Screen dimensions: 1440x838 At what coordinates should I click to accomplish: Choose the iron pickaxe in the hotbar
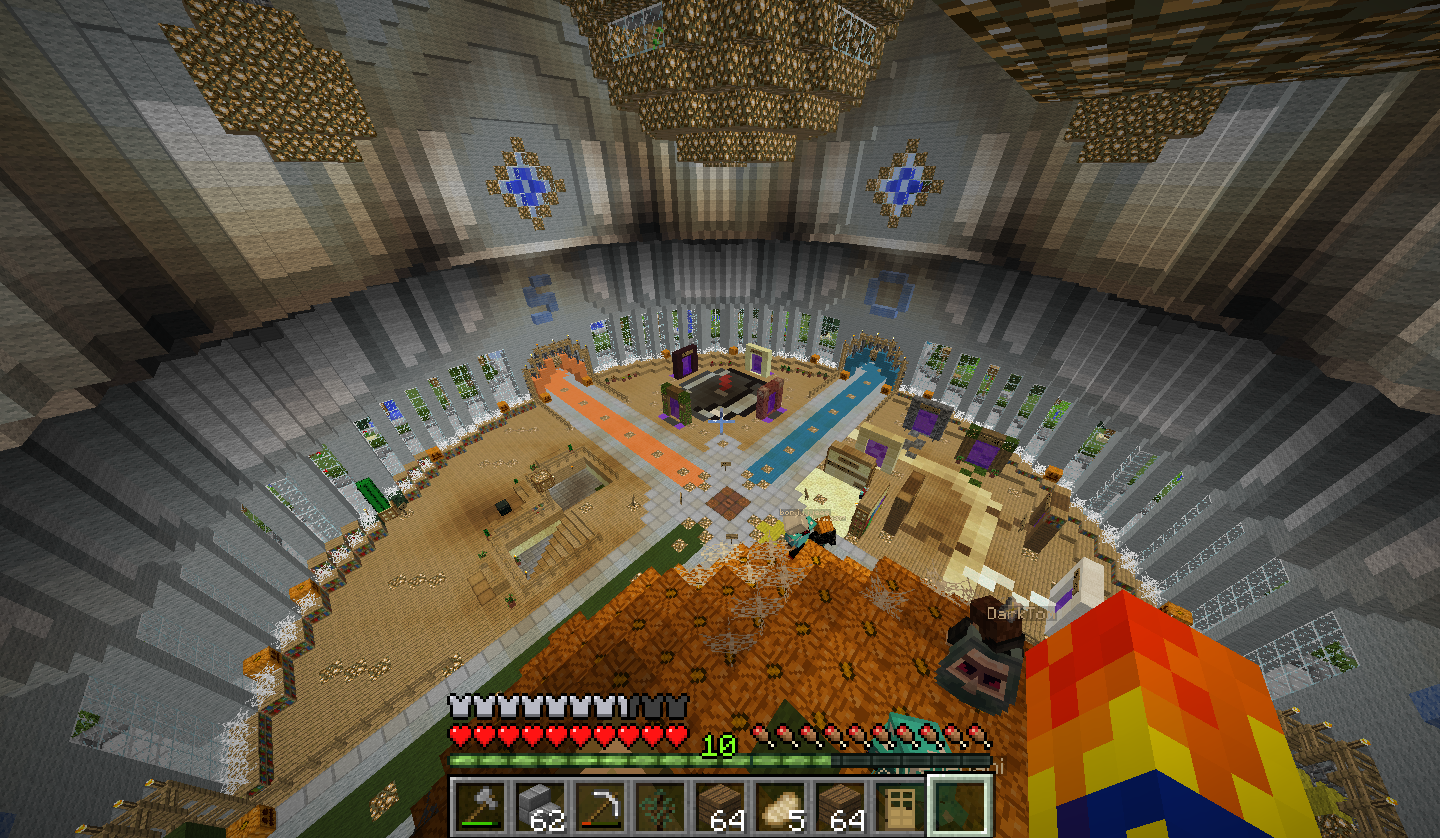click(600, 805)
